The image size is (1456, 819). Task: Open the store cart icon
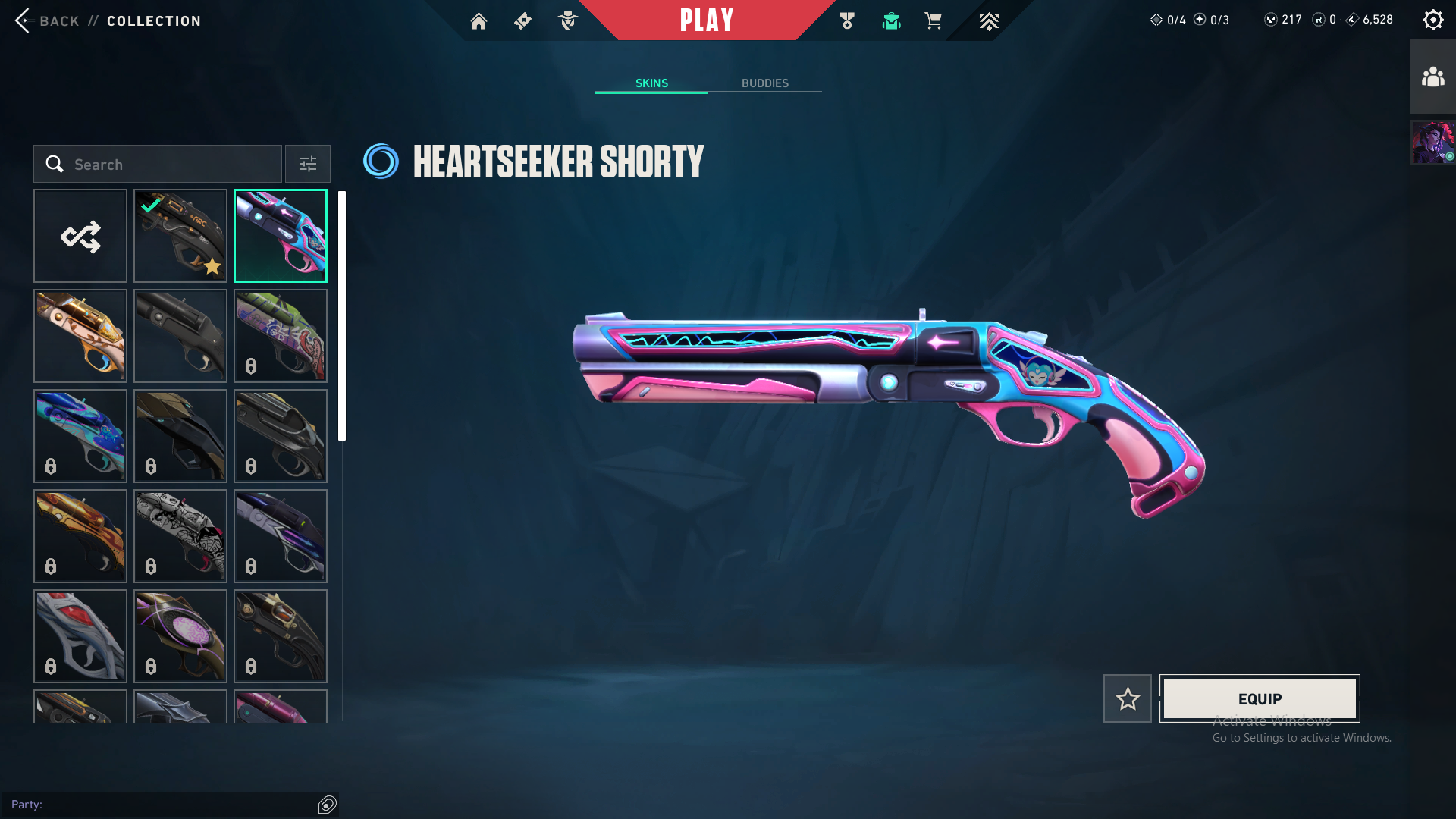click(x=933, y=21)
